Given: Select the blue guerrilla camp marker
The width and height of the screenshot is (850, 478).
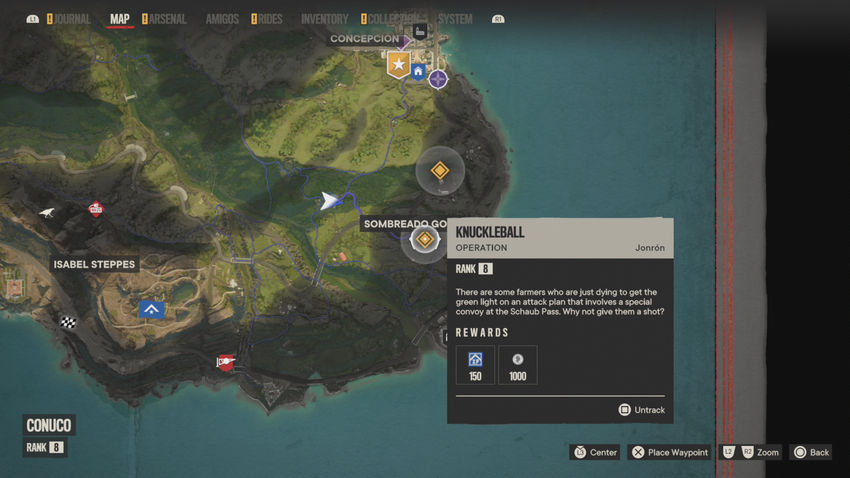Looking at the screenshot, I should click(152, 310).
